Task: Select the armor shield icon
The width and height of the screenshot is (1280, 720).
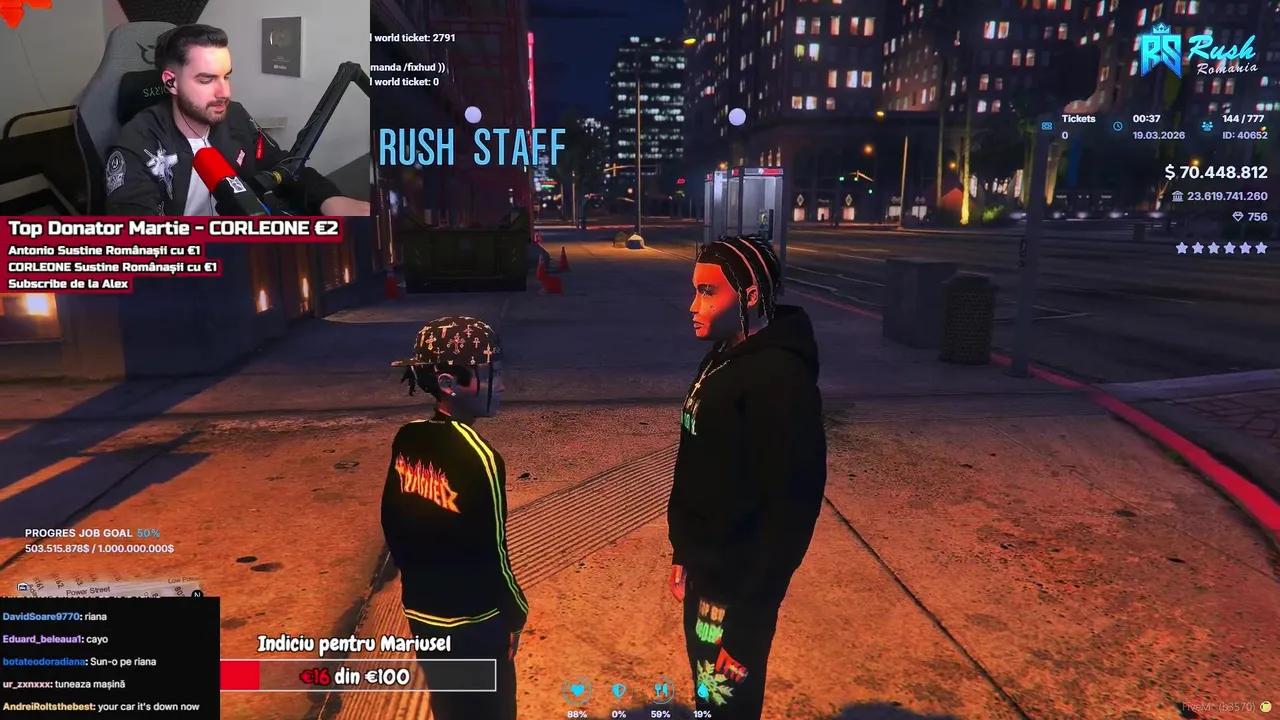Action: tap(617, 689)
